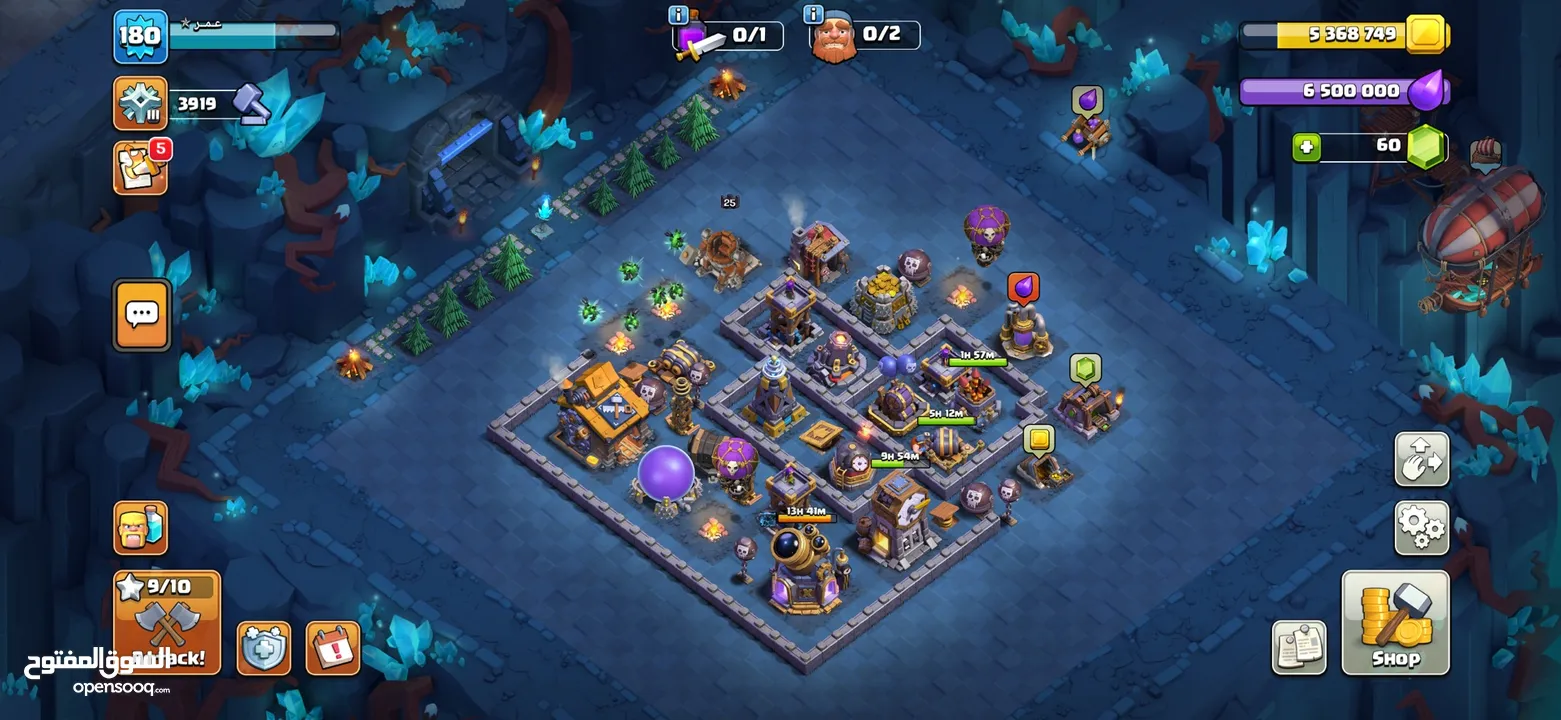This screenshot has width=1561, height=720.
Task: Show info for the 0/1 sword counter
Action: pyautogui.click(x=680, y=15)
